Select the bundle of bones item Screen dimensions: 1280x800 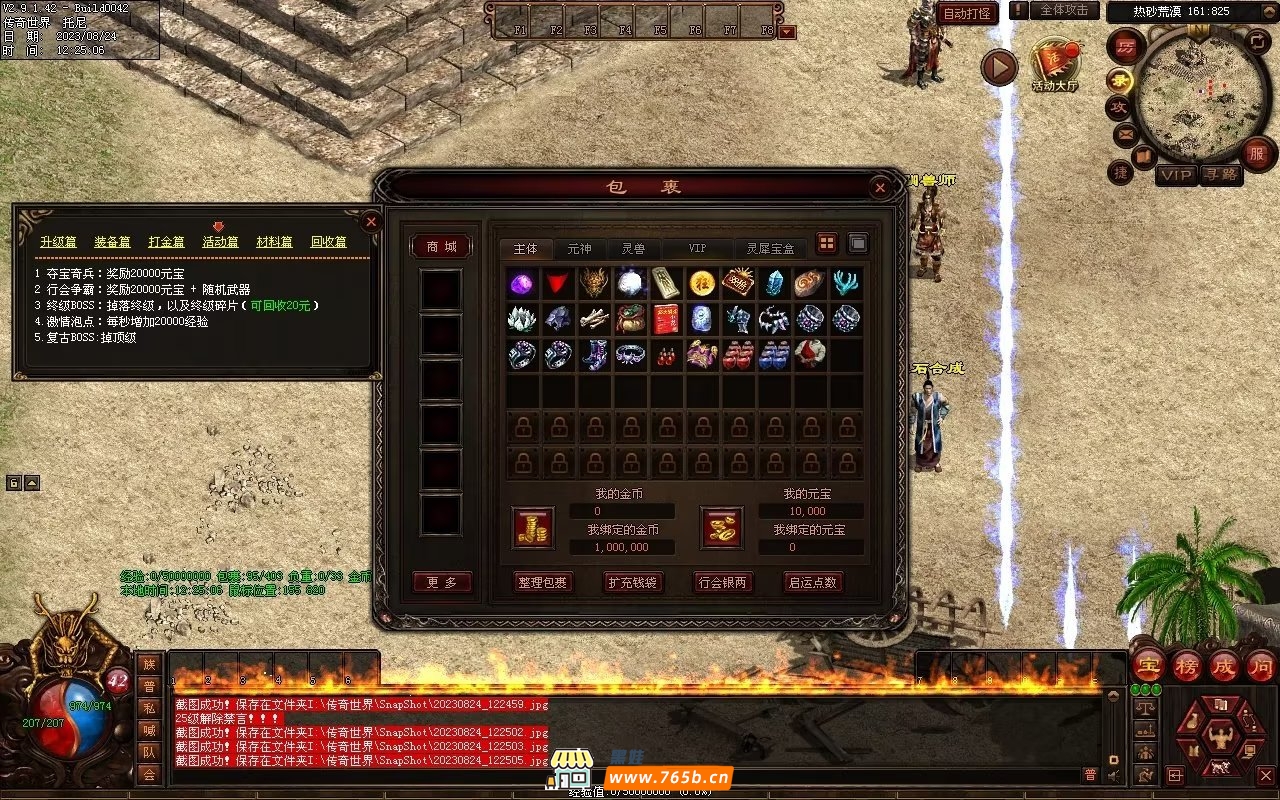coord(594,319)
